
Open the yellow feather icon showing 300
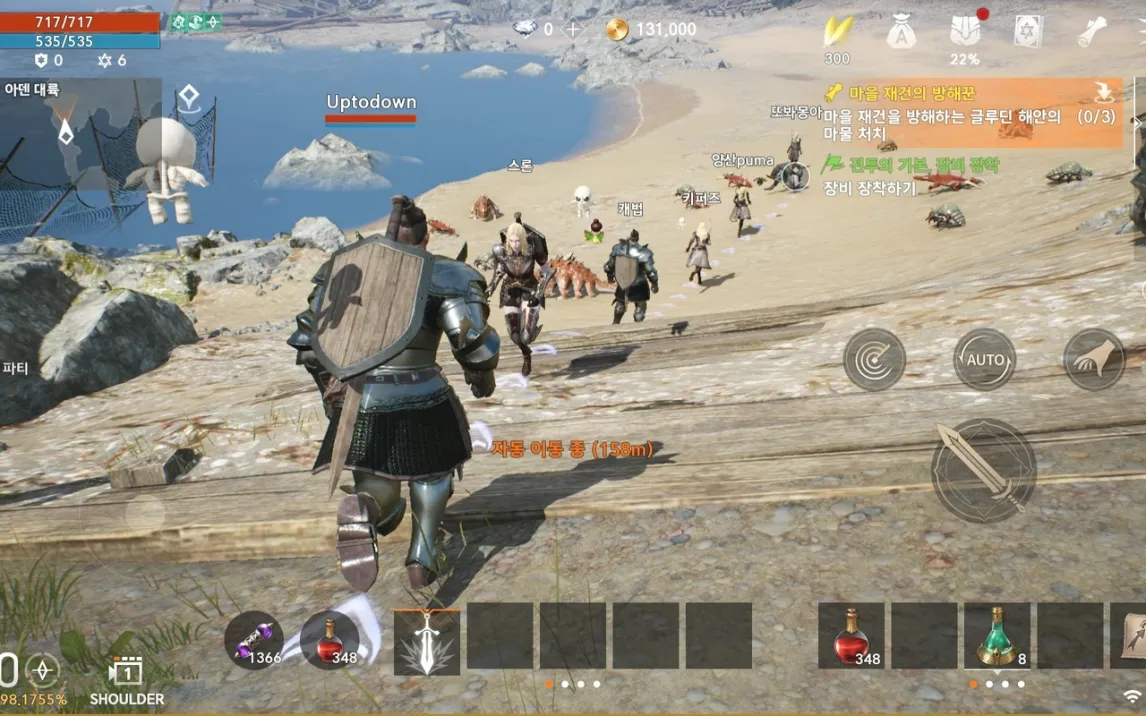[x=837, y=32]
